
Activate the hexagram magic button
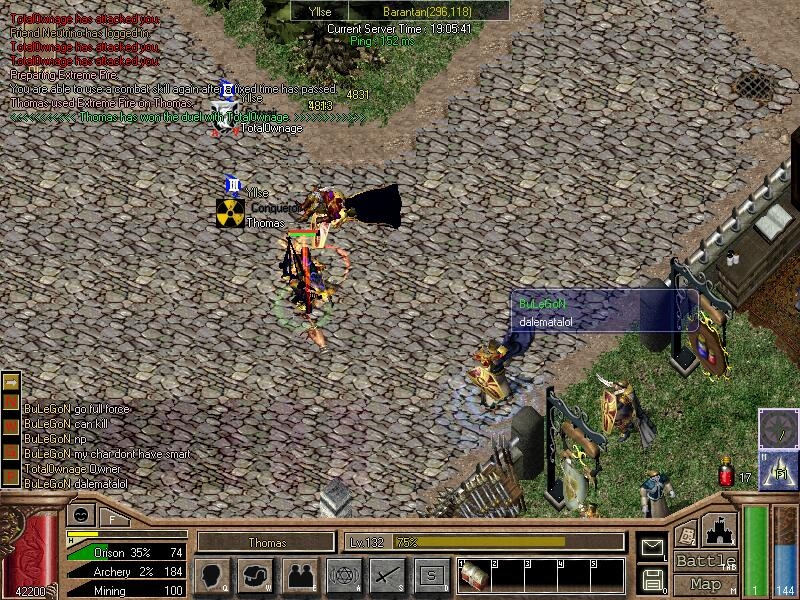(343, 575)
